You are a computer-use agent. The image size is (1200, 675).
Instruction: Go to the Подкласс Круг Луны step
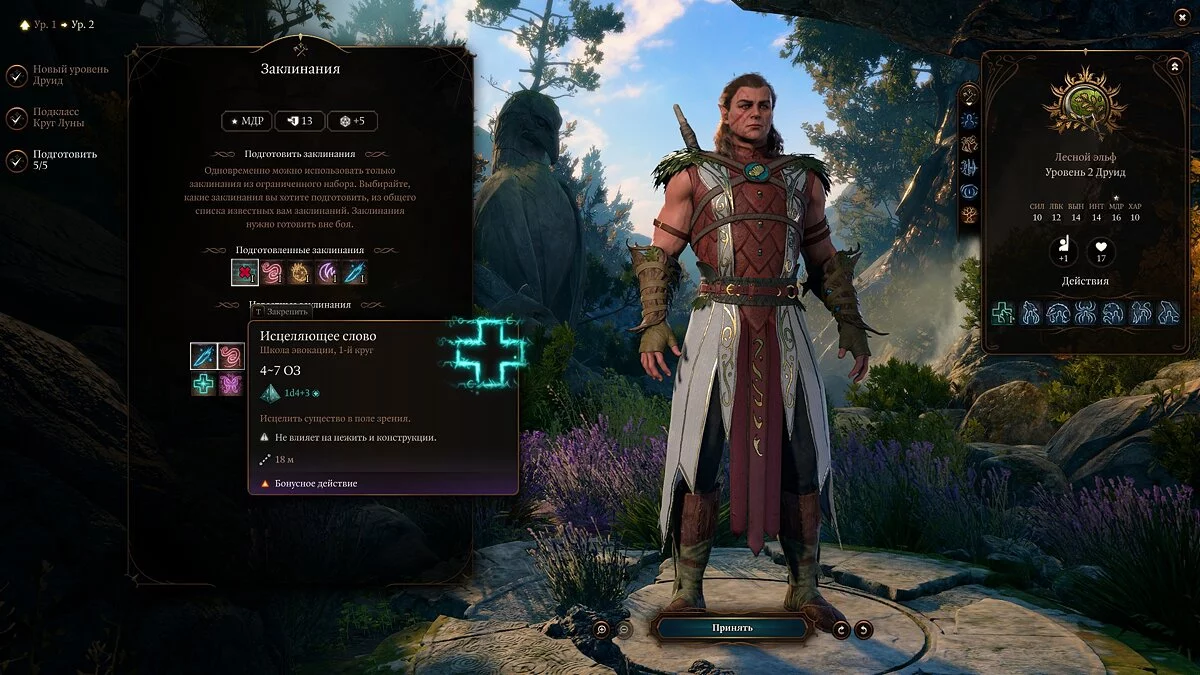[x=17, y=118]
